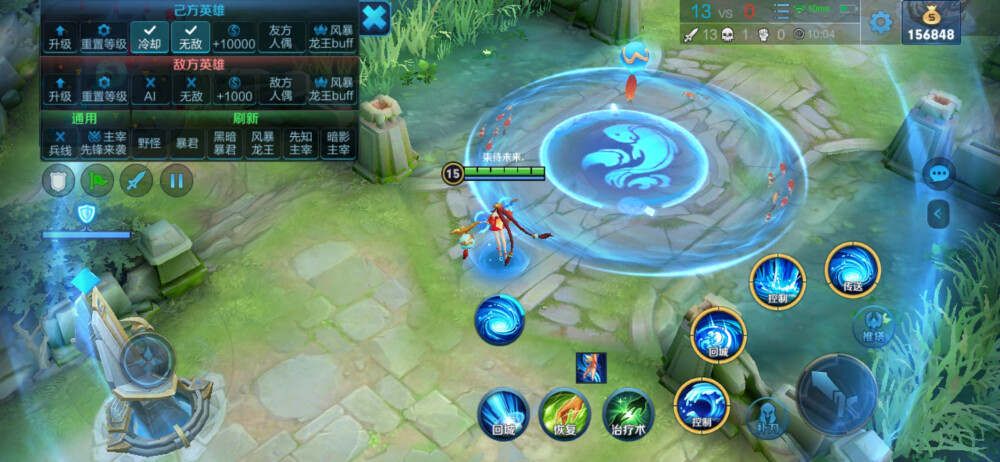Give the enemy hero +1000 gold
Screen dimensions: 1000x462
click(x=233, y=89)
